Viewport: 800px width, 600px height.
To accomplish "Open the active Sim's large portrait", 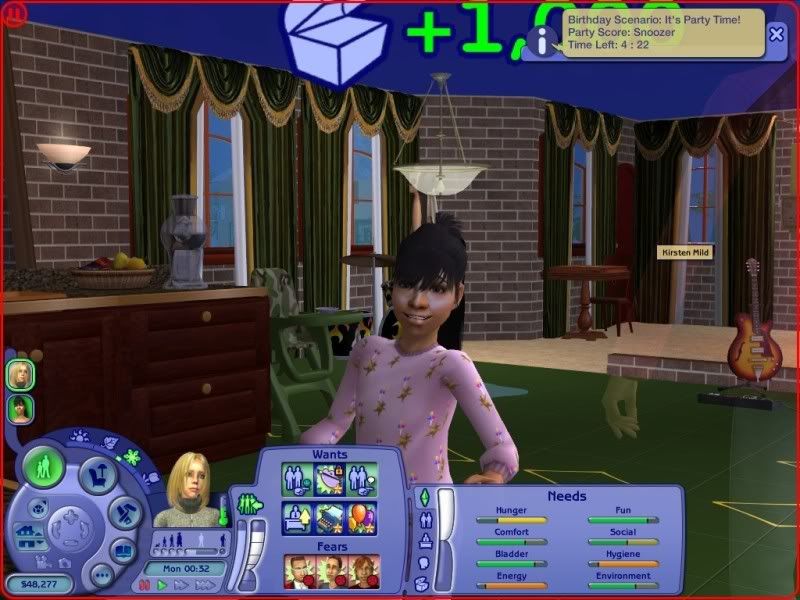I will coord(186,488).
